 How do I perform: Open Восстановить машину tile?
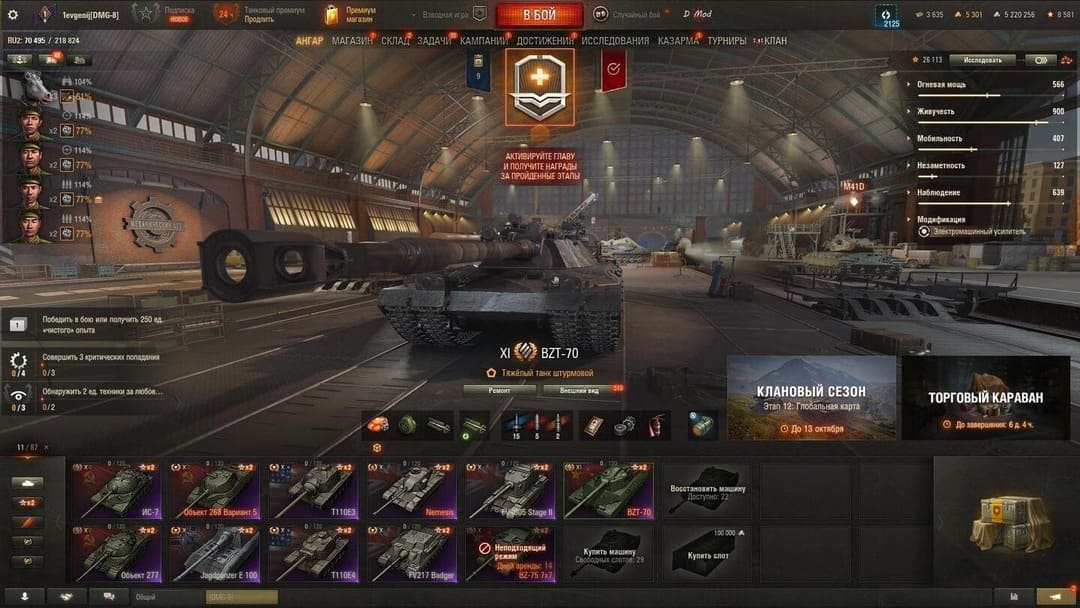(707, 489)
